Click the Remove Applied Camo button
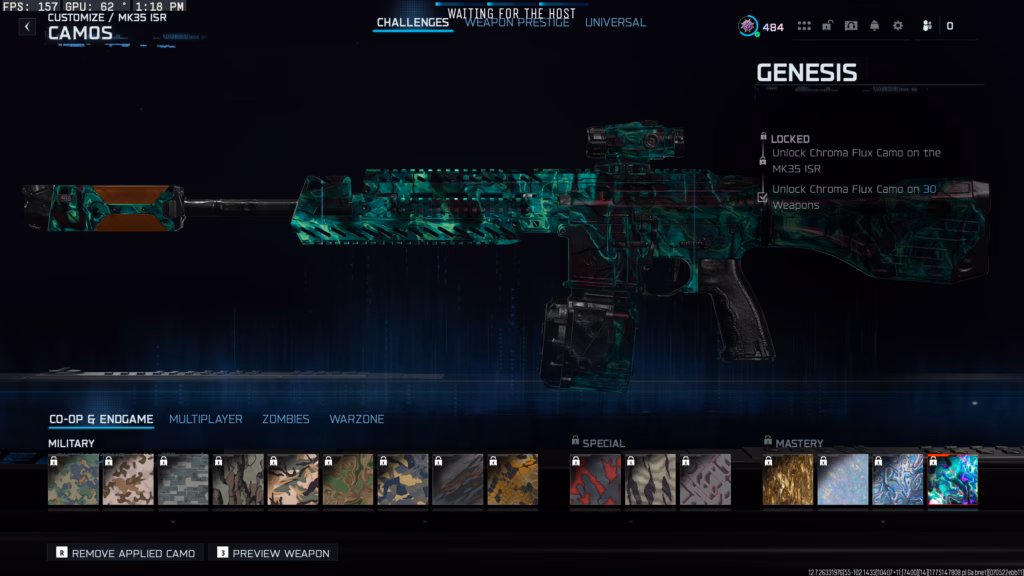The image size is (1024, 576). [125, 553]
